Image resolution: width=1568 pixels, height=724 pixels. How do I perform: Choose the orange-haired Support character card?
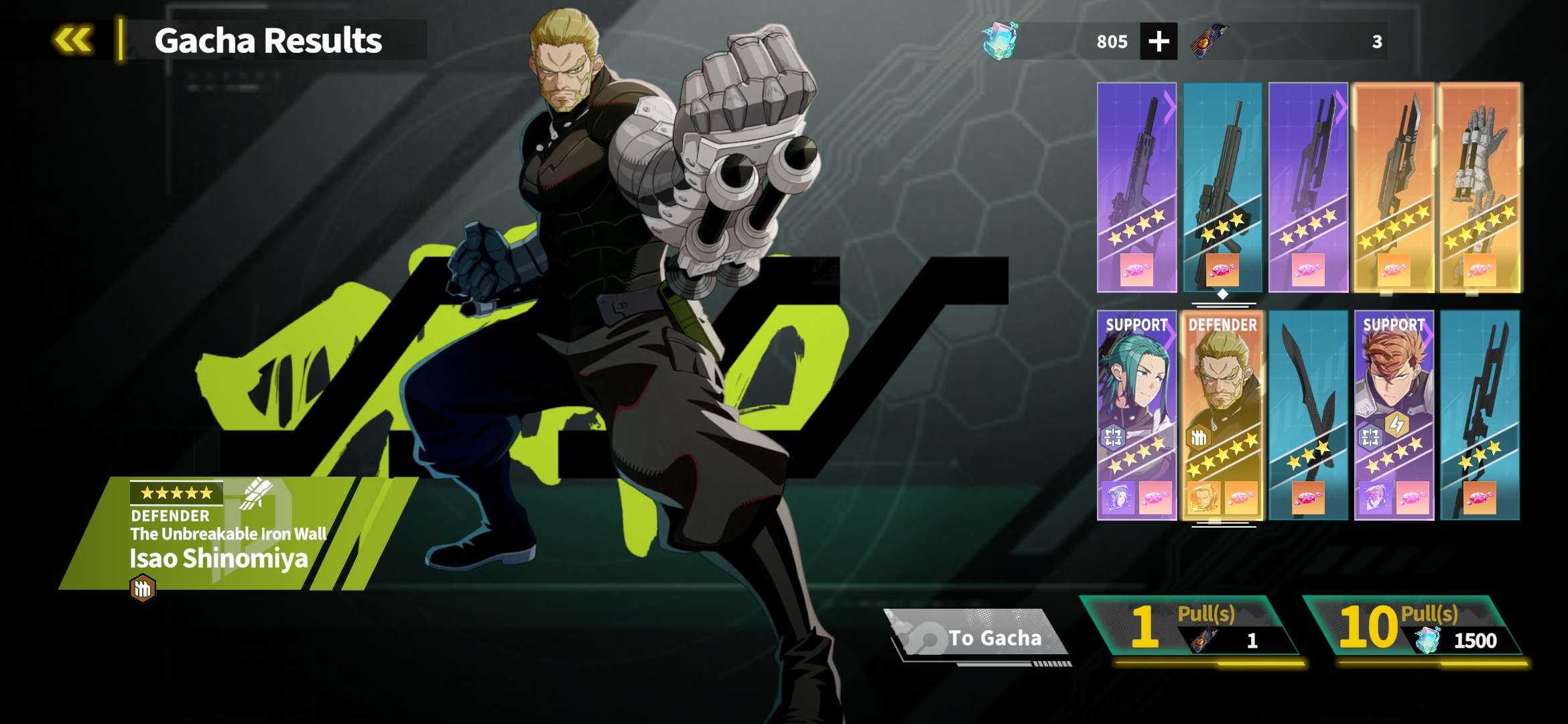[x=1394, y=415]
